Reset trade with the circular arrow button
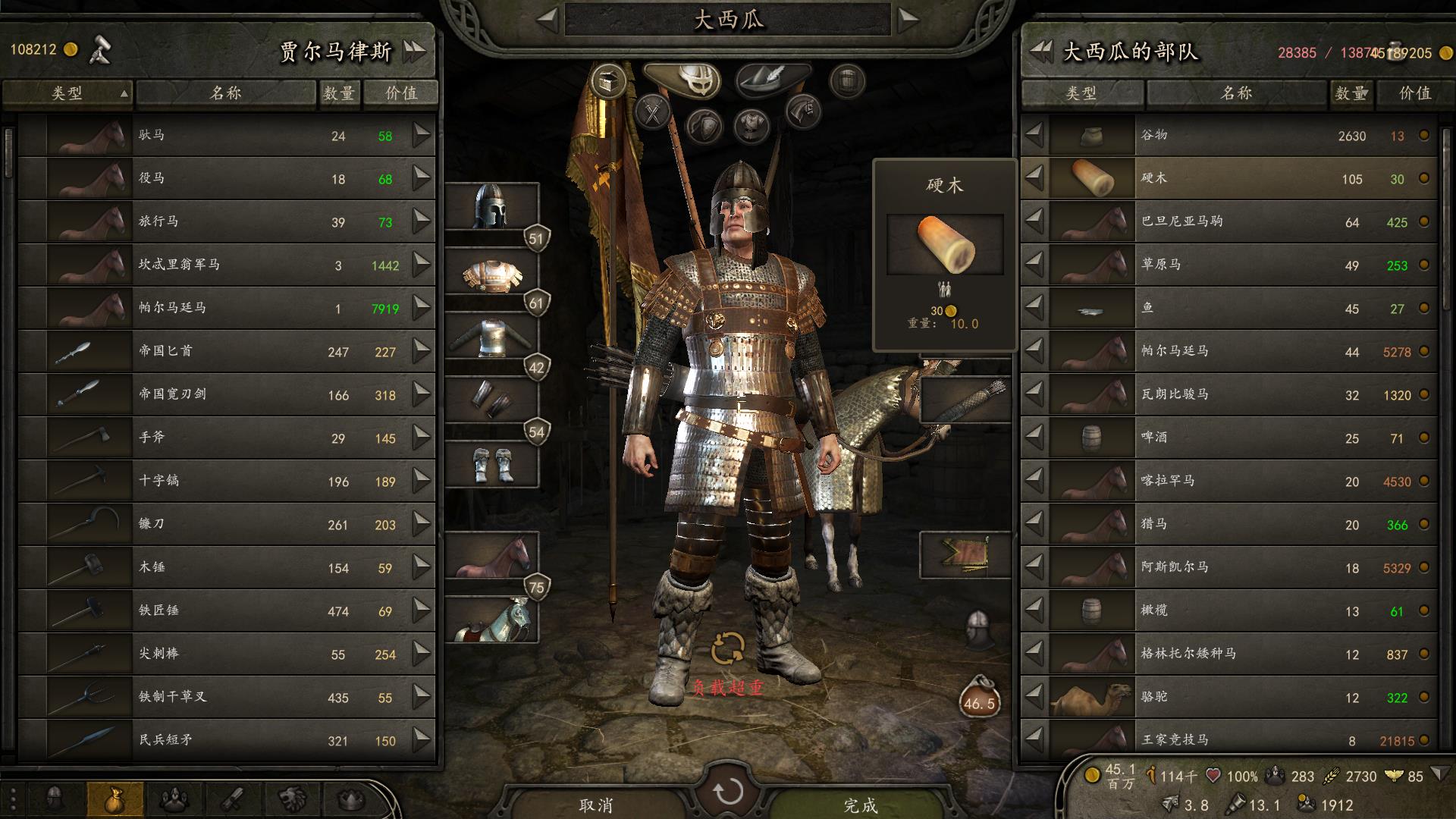This screenshot has height=819, width=1456. [x=728, y=792]
